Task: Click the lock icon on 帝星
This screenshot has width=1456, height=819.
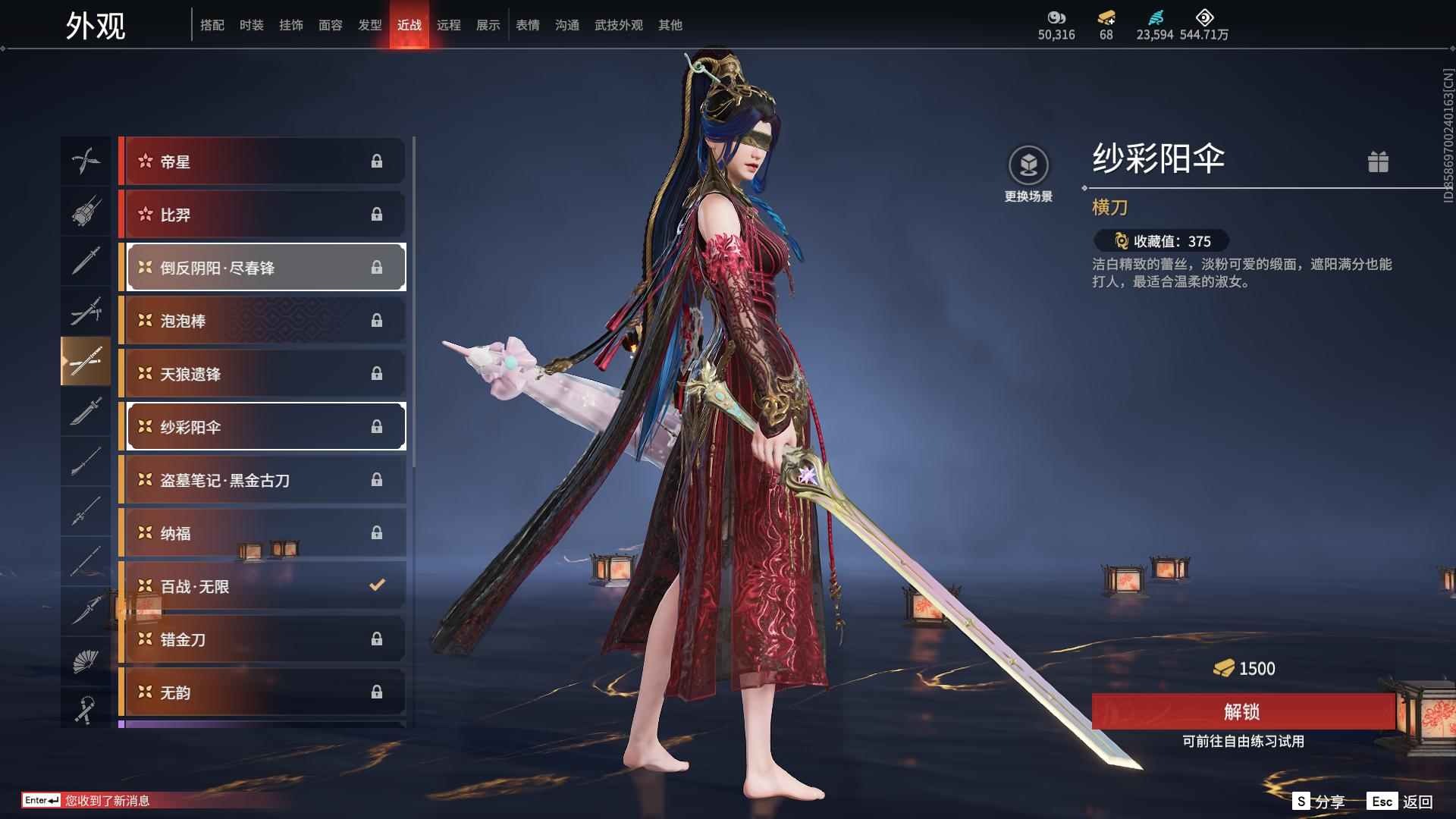Action: click(377, 161)
